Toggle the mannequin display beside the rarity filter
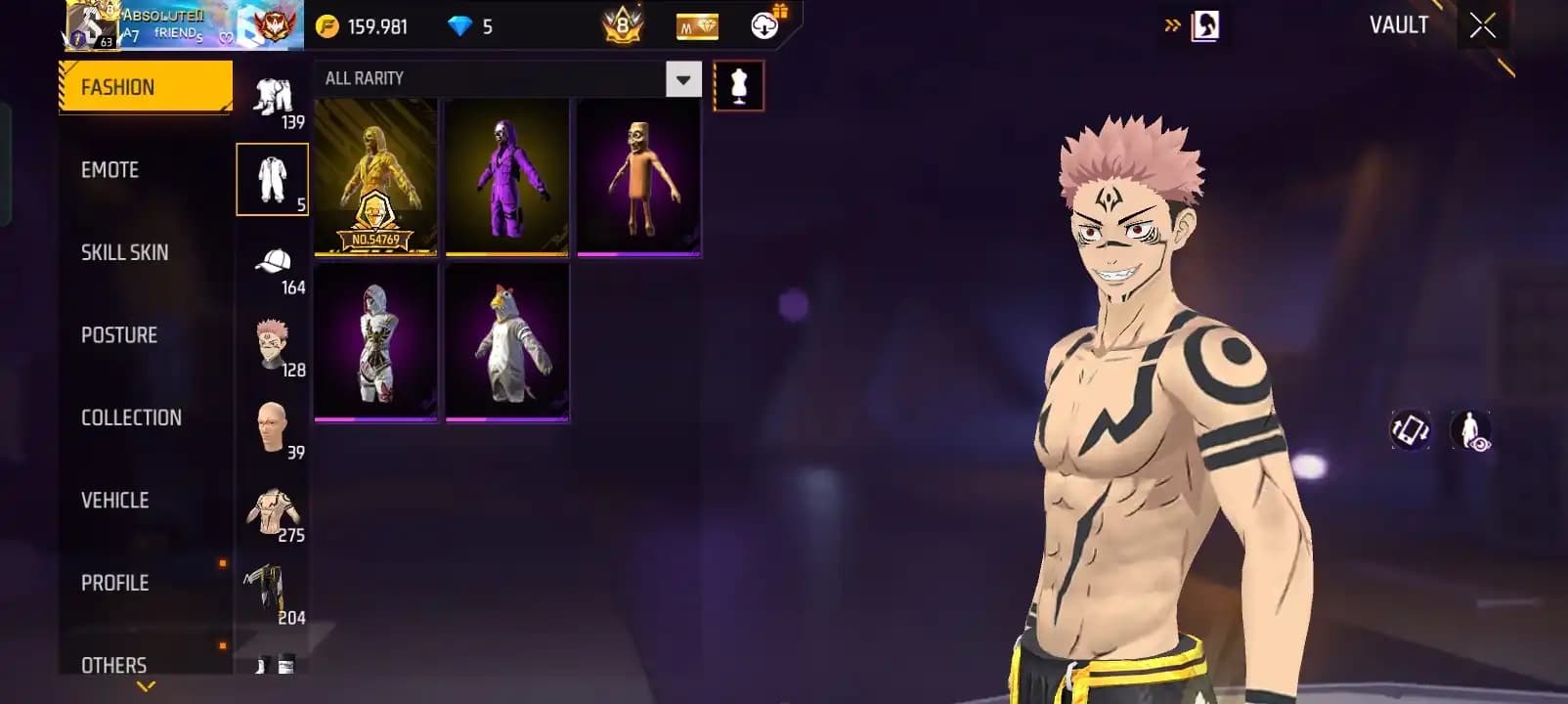 tap(738, 83)
